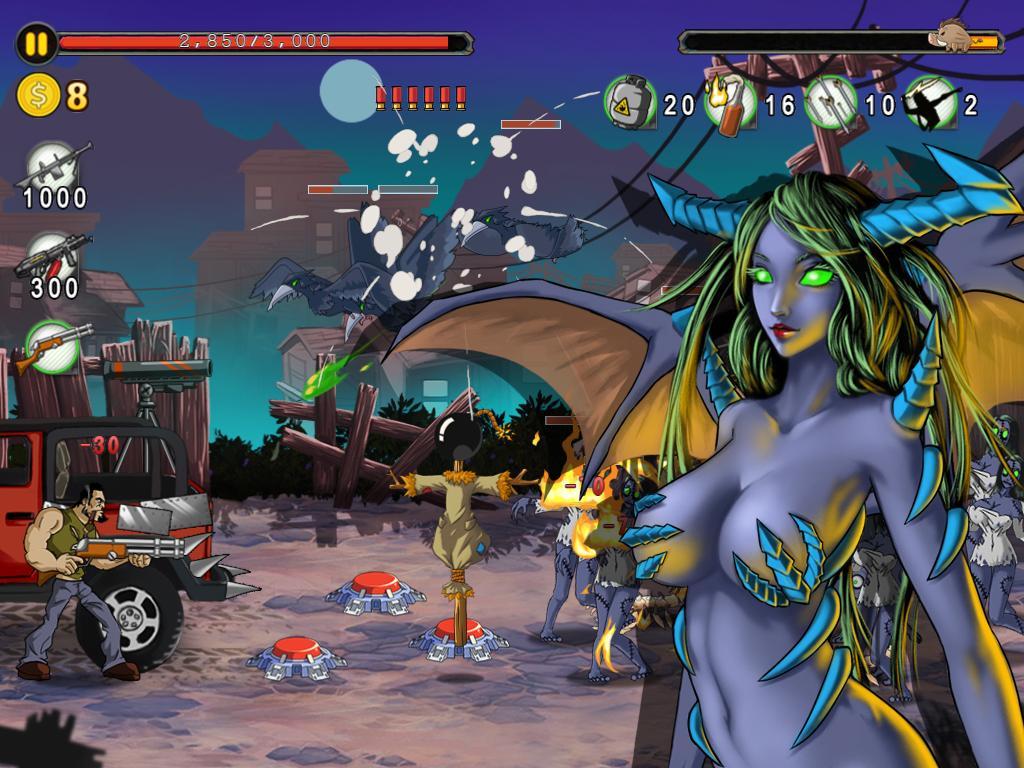Deploy the nail spikes item

point(830,103)
